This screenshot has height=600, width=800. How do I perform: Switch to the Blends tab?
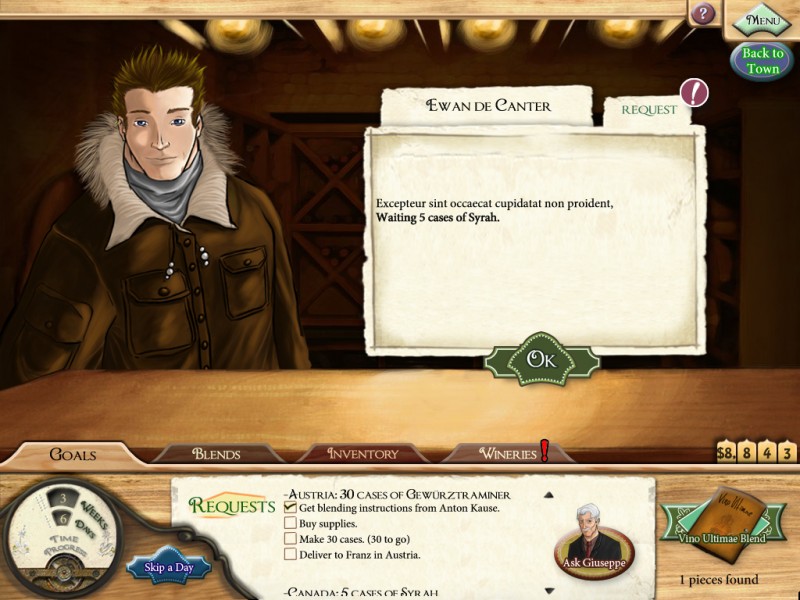(x=216, y=455)
